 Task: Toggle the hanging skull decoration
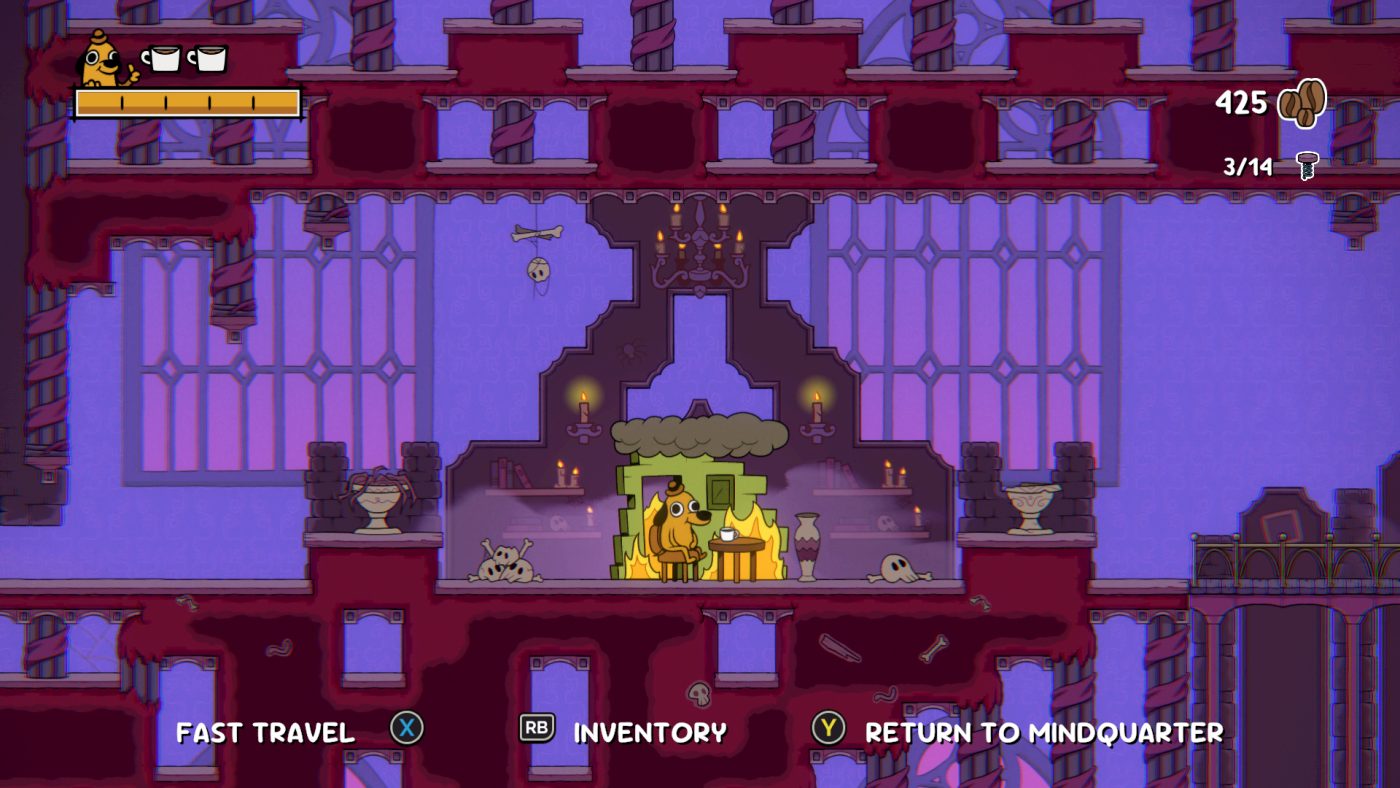tap(541, 268)
